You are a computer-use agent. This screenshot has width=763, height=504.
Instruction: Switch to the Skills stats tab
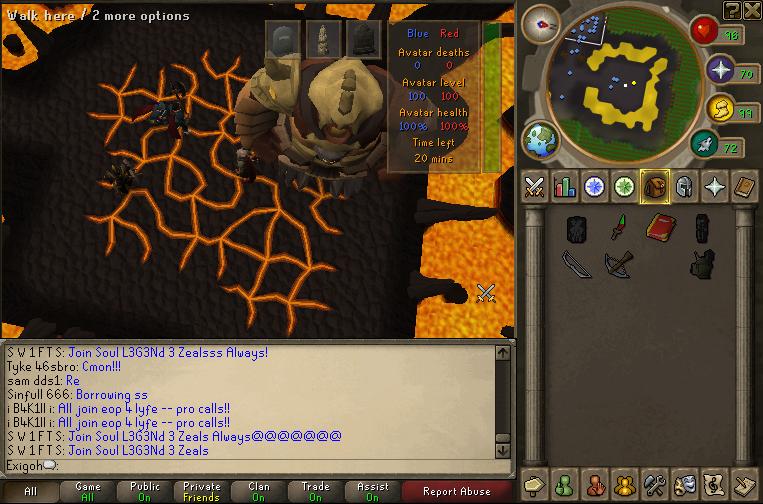pos(565,187)
